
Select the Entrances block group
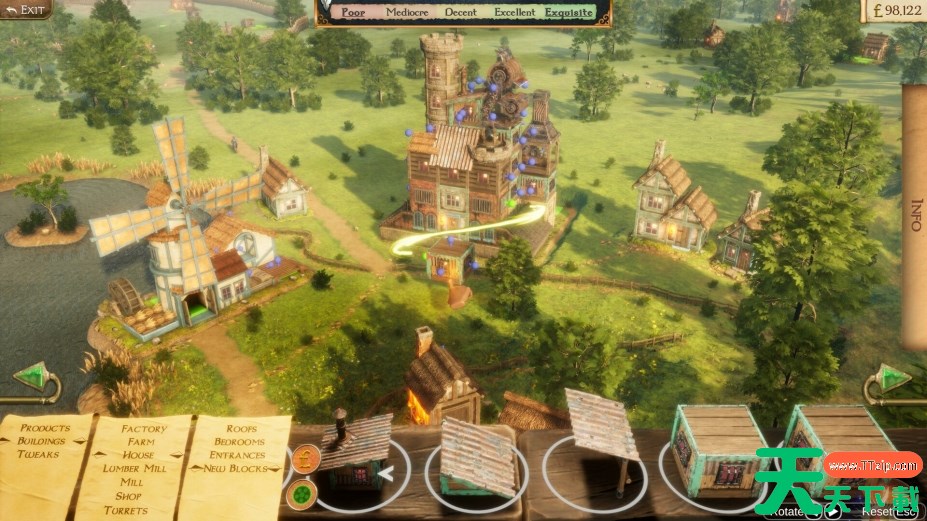pos(238,455)
